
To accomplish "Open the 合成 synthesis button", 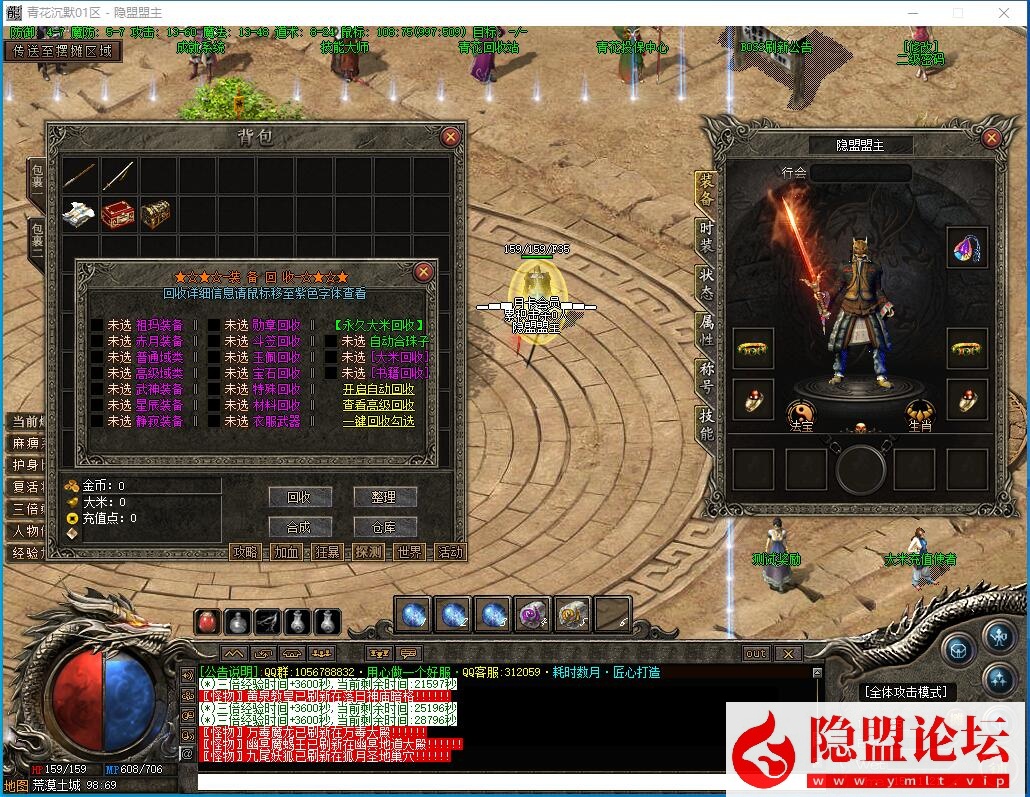I will tap(299, 527).
